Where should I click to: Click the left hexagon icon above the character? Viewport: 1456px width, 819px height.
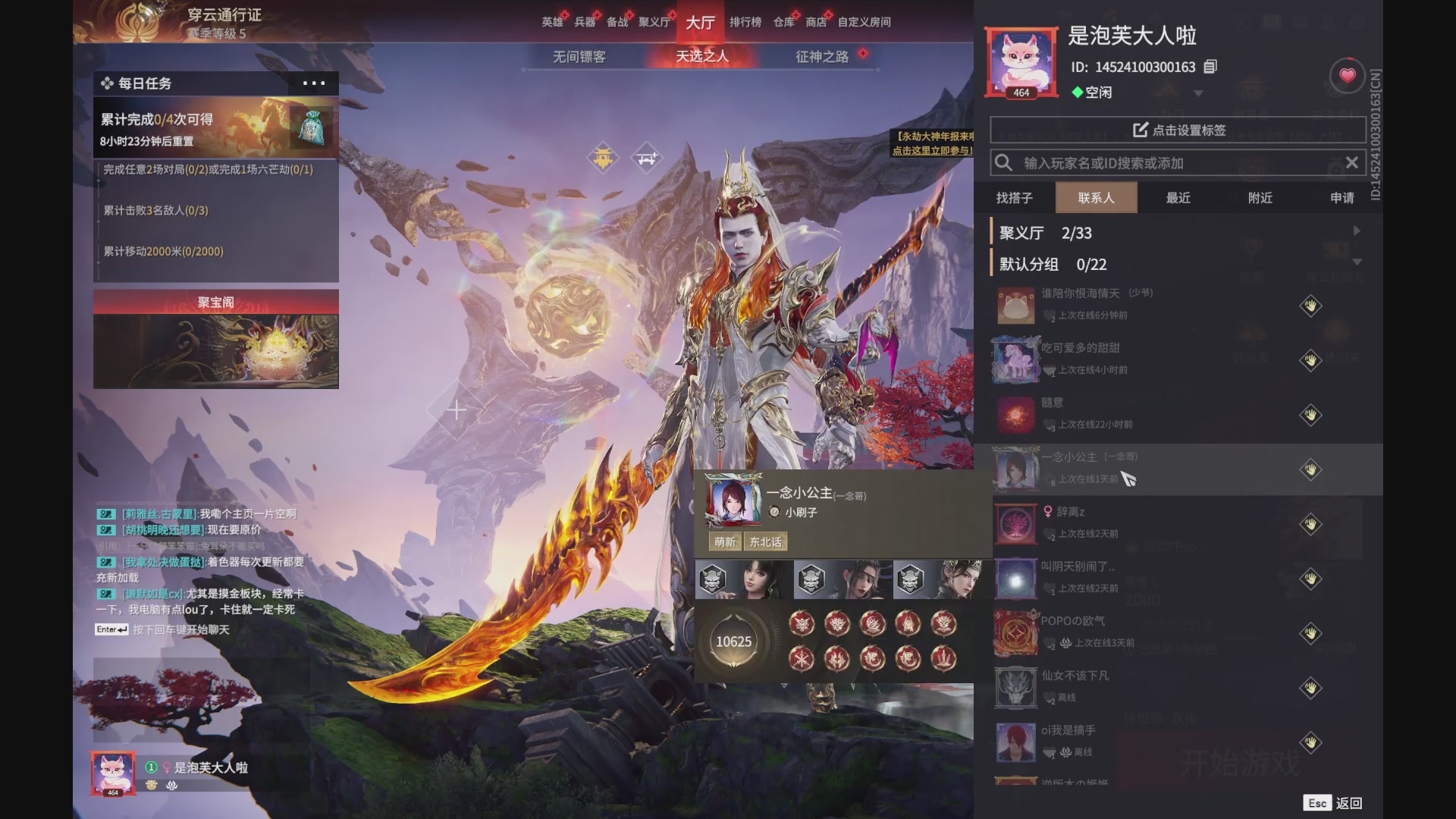(603, 158)
